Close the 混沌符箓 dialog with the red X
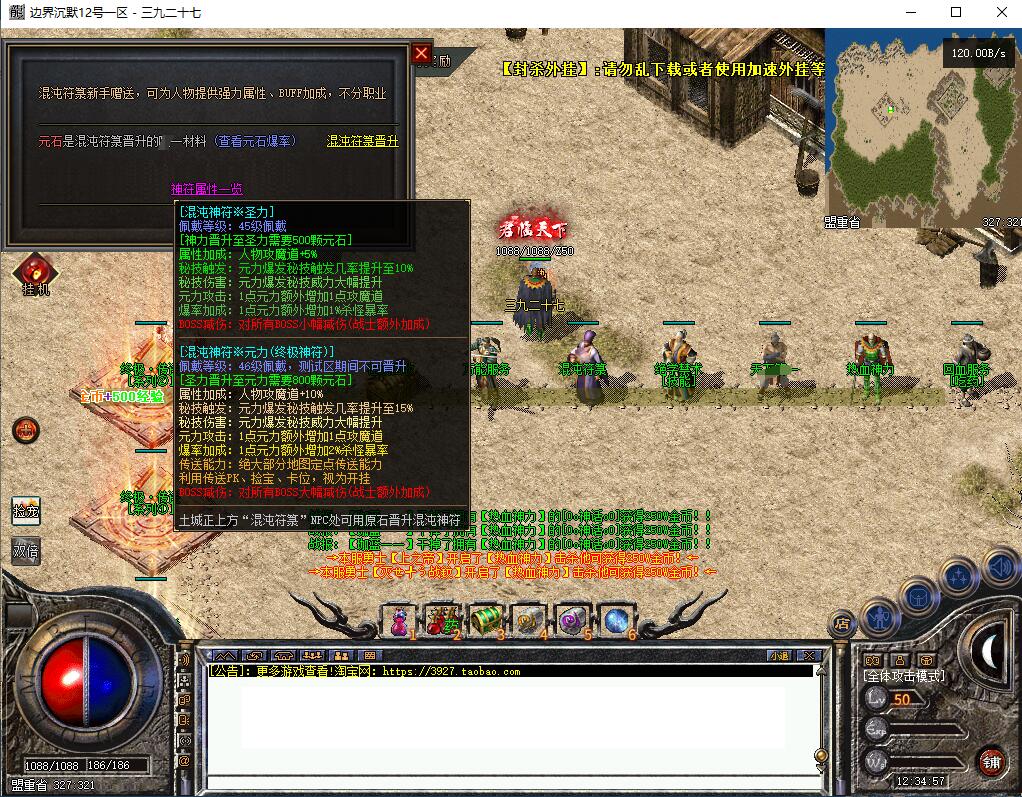1022x797 pixels. 421,53
